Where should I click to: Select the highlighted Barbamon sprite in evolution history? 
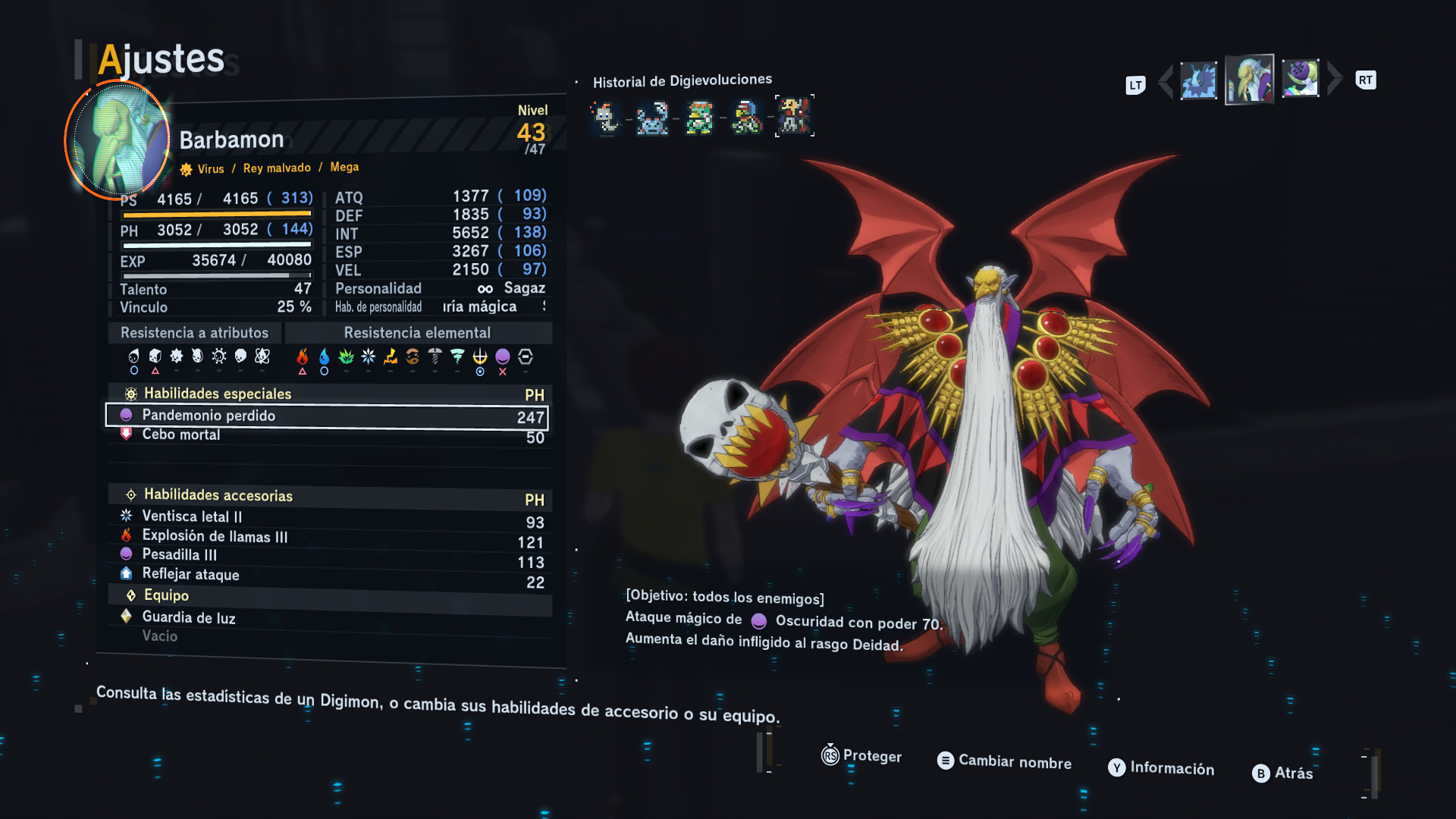[794, 116]
